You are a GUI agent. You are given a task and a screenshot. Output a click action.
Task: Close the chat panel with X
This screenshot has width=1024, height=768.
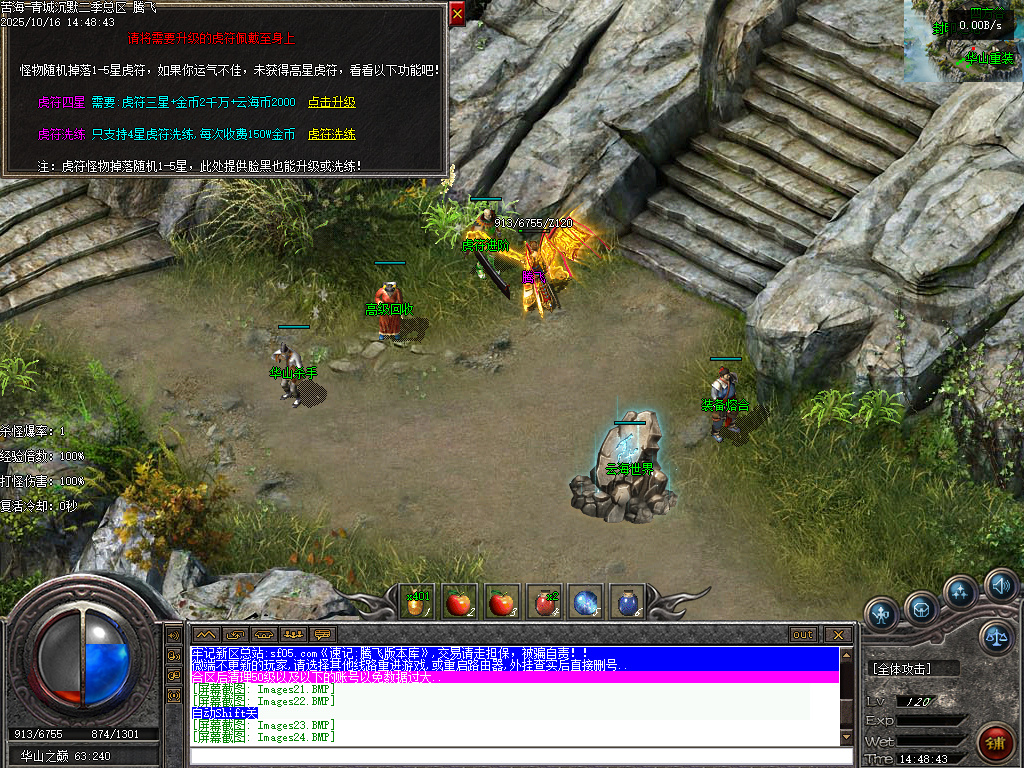[836, 635]
